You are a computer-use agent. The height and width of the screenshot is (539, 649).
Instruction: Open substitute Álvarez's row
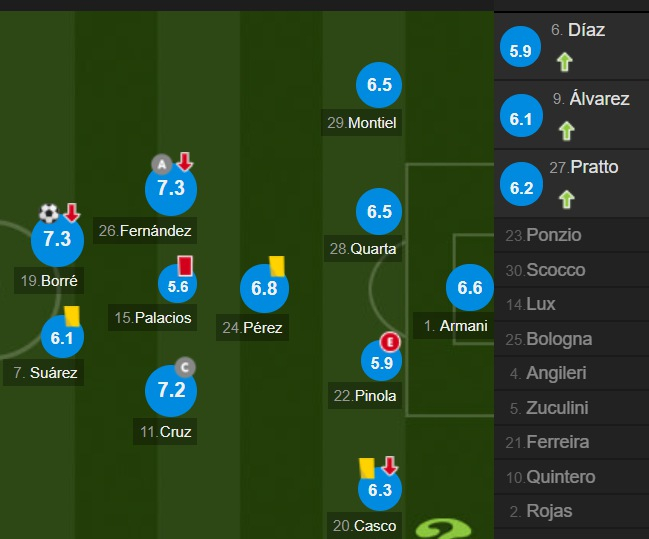pos(571,114)
